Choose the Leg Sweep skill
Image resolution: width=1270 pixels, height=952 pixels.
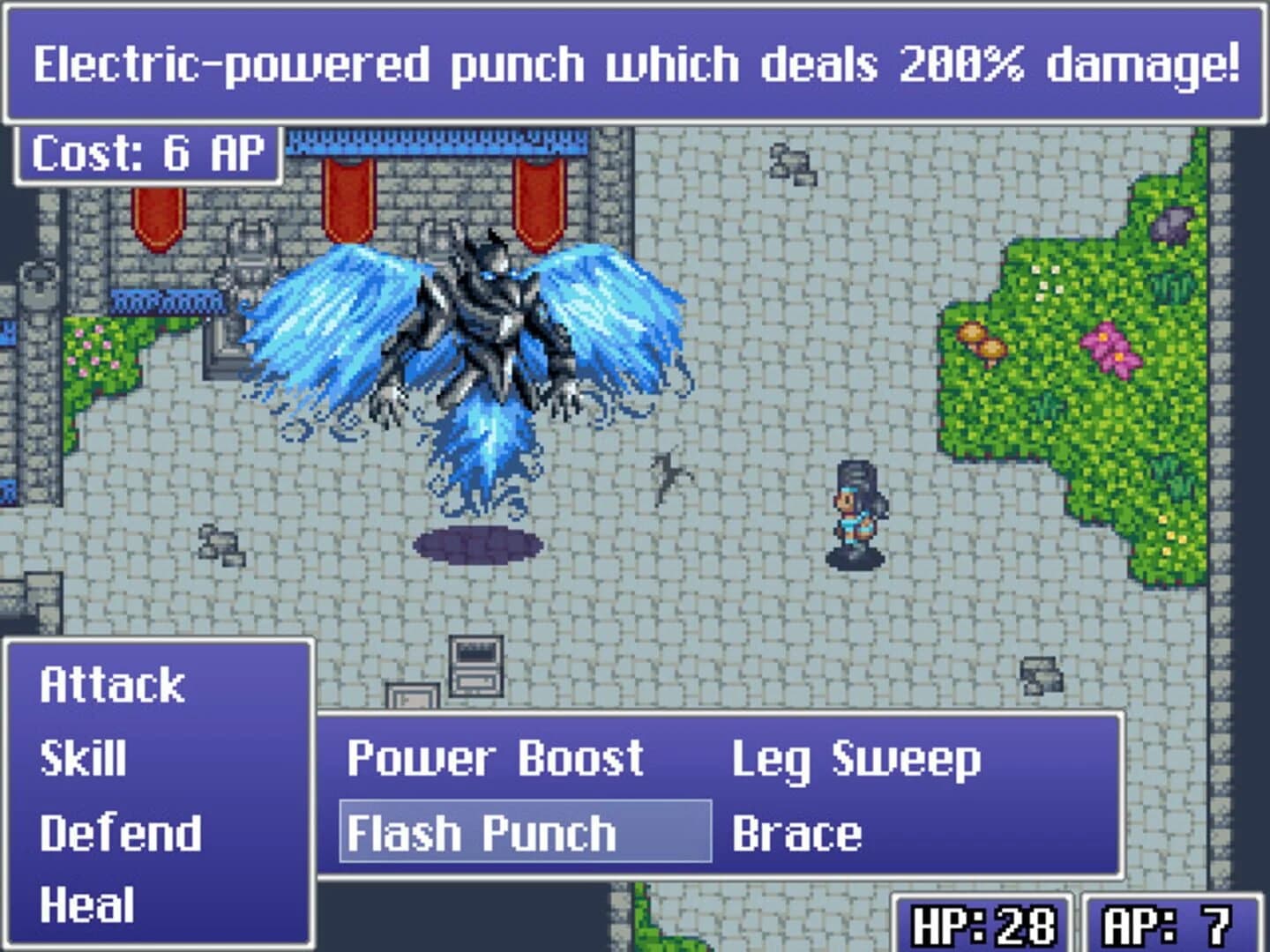pyautogui.click(x=857, y=756)
